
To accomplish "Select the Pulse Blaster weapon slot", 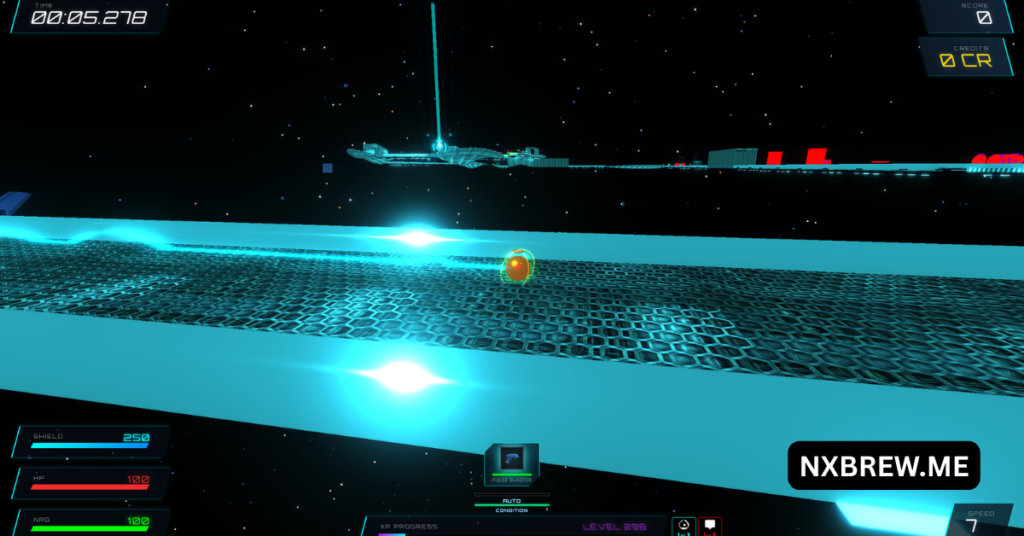I will pos(512,461).
